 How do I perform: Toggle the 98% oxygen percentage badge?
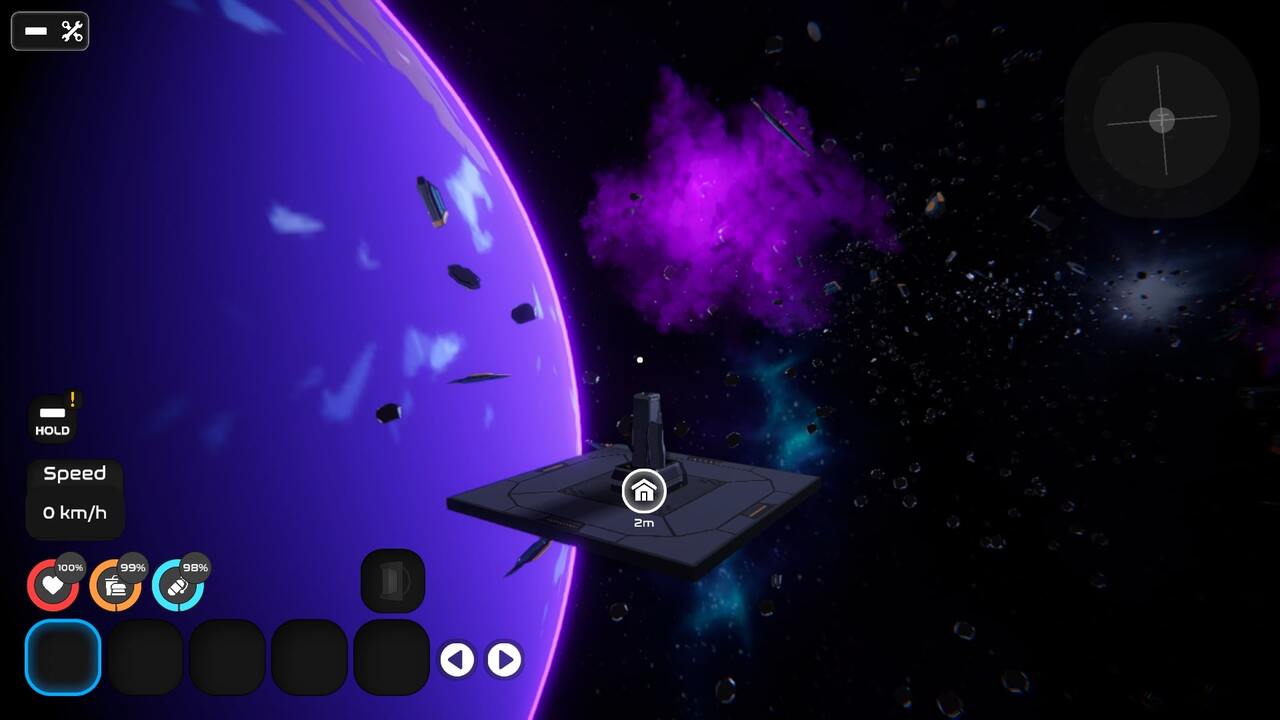pyautogui.click(x=194, y=568)
